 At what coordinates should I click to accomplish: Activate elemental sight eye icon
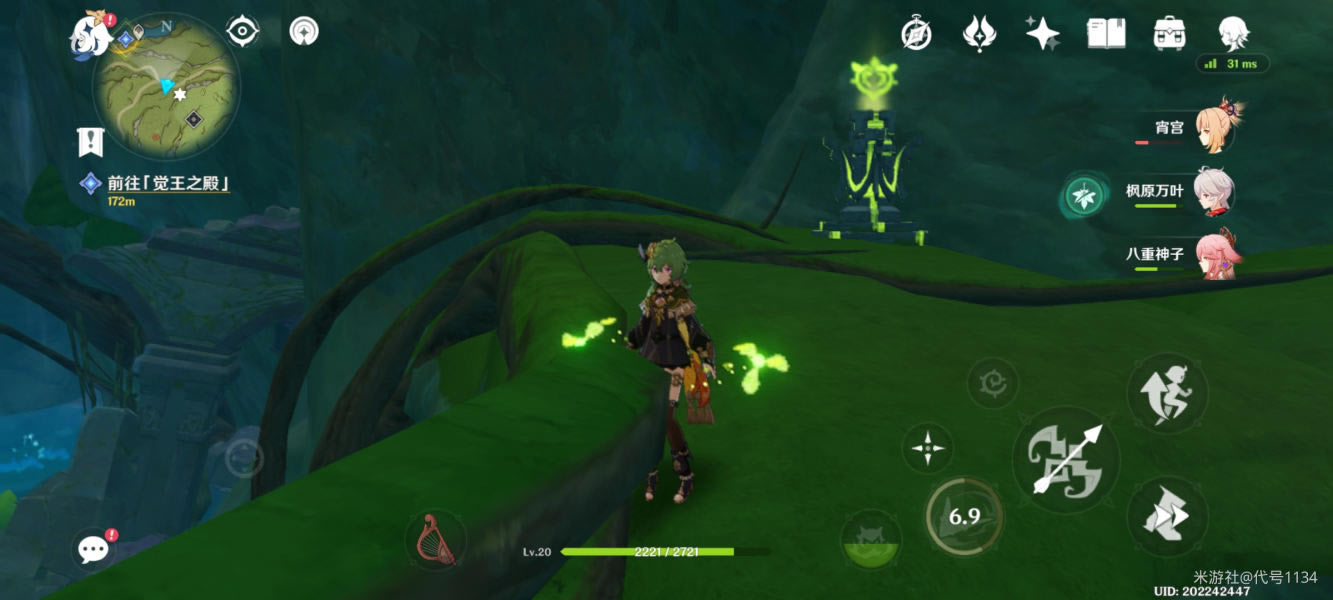point(243,31)
